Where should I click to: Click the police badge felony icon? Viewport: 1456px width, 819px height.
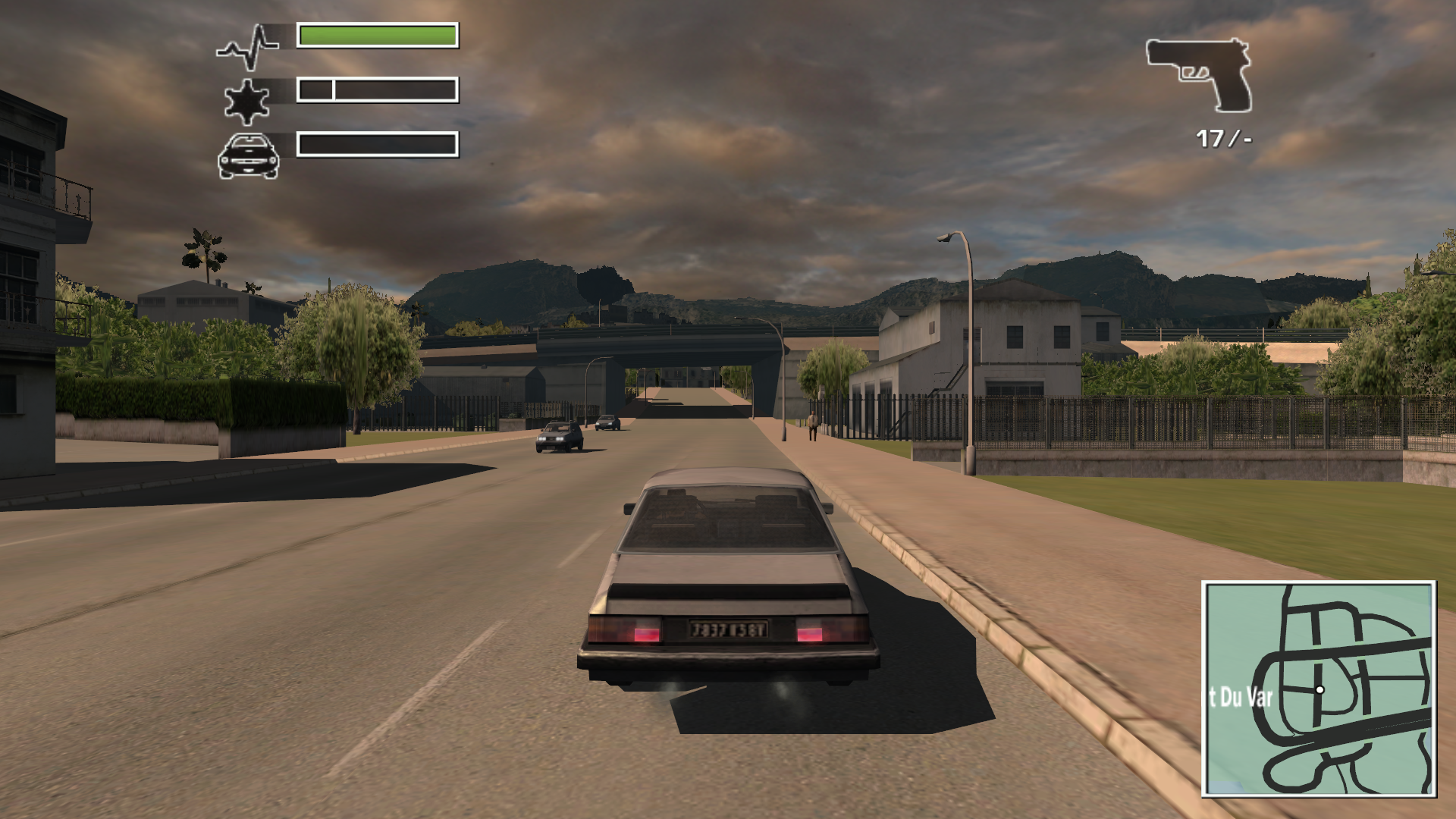(246, 101)
